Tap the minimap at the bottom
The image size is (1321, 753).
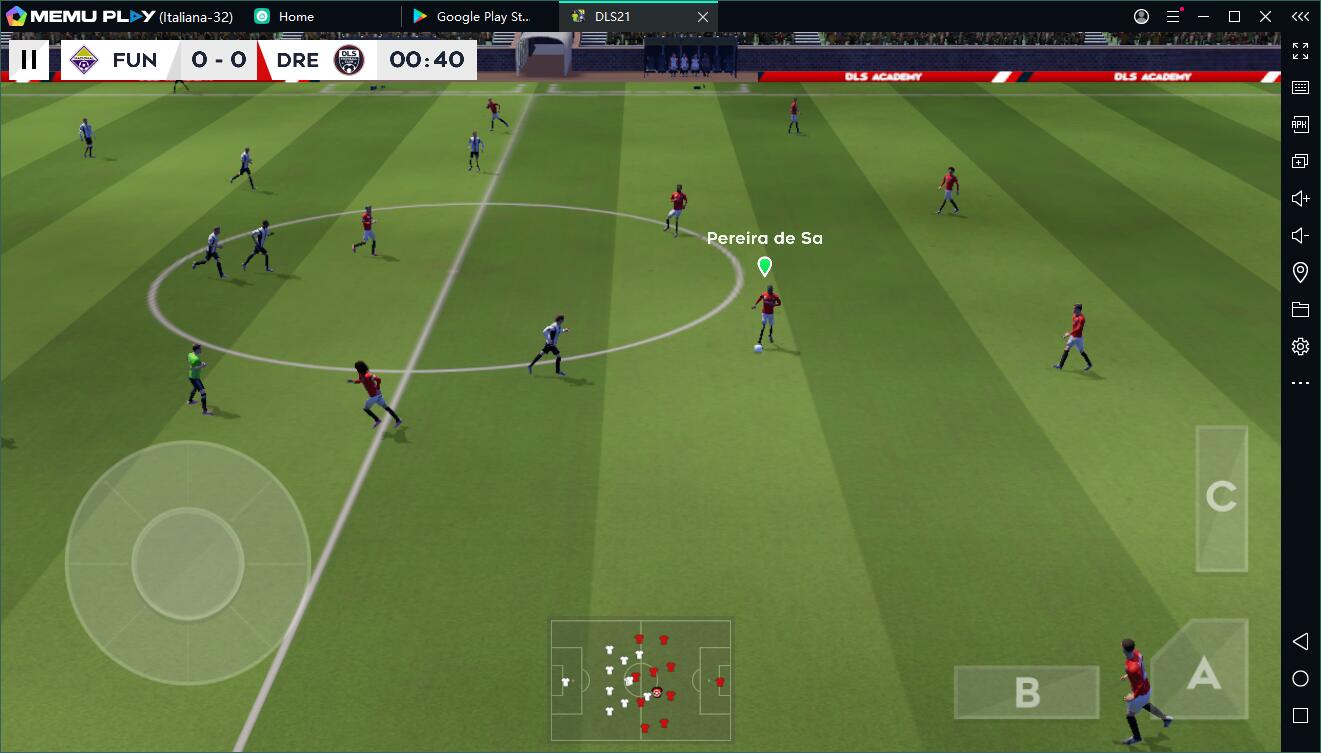pos(641,680)
